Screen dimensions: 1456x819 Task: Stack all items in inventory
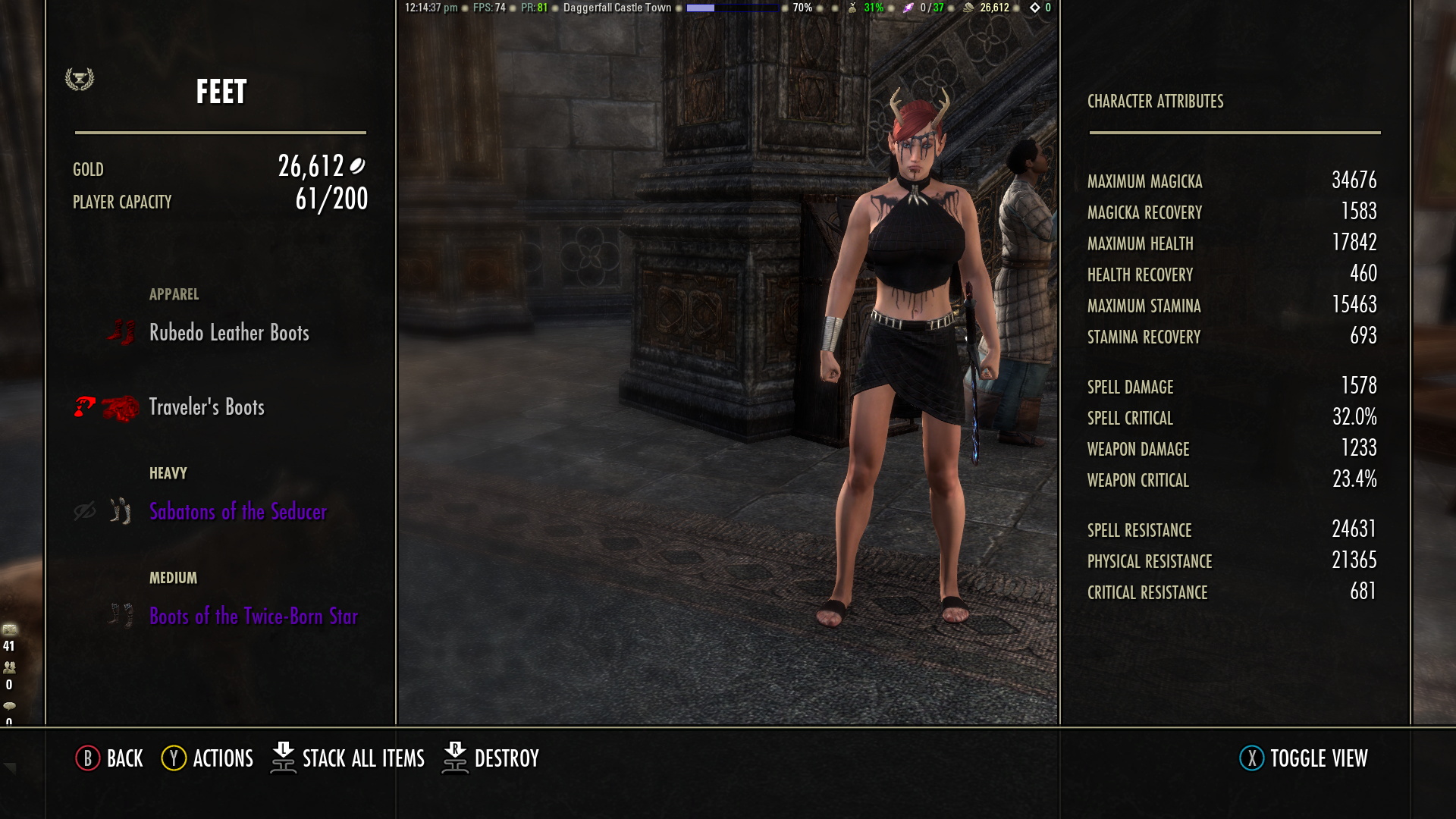point(348,758)
